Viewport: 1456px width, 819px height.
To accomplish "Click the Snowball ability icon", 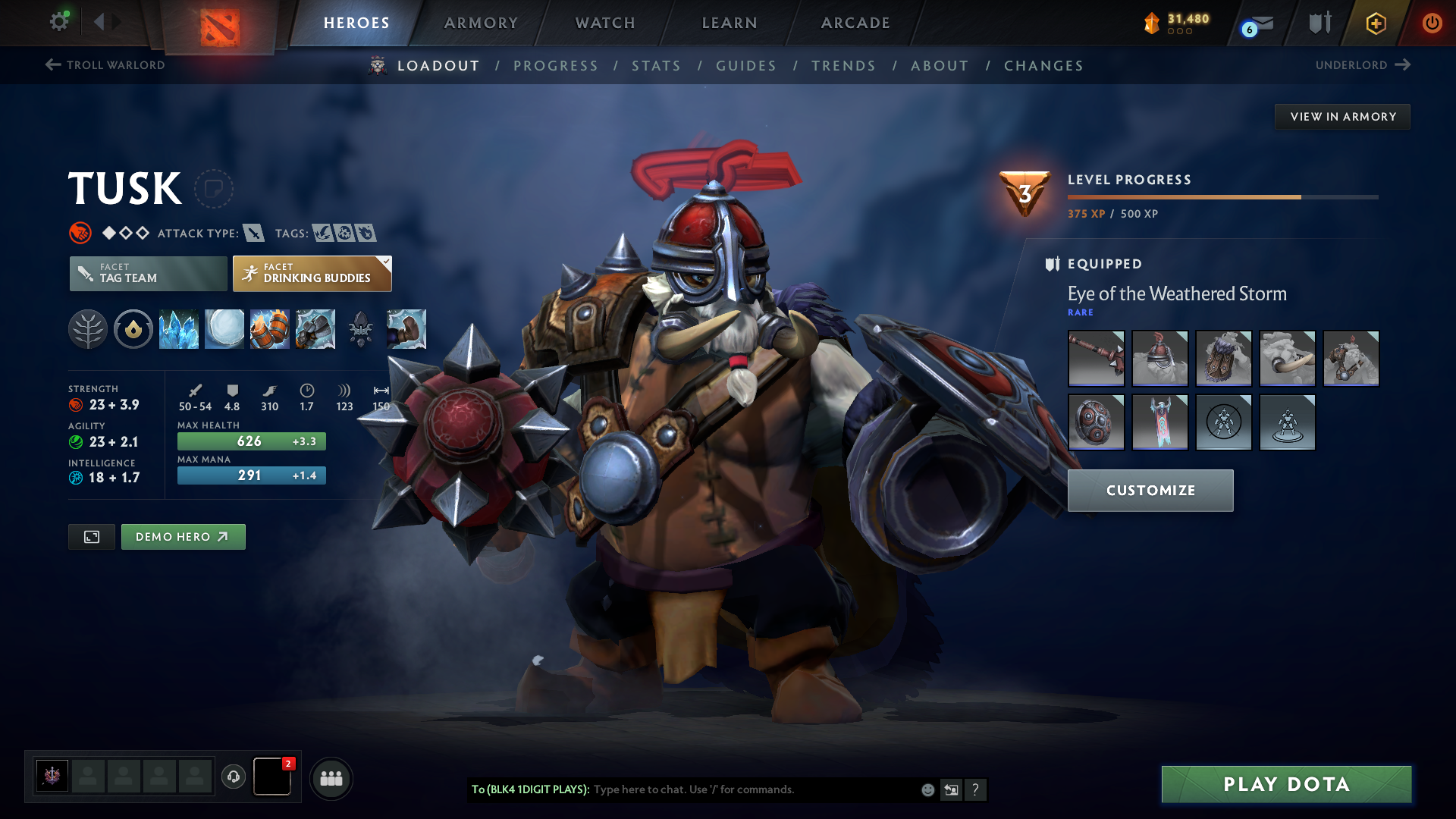I will click(x=224, y=329).
